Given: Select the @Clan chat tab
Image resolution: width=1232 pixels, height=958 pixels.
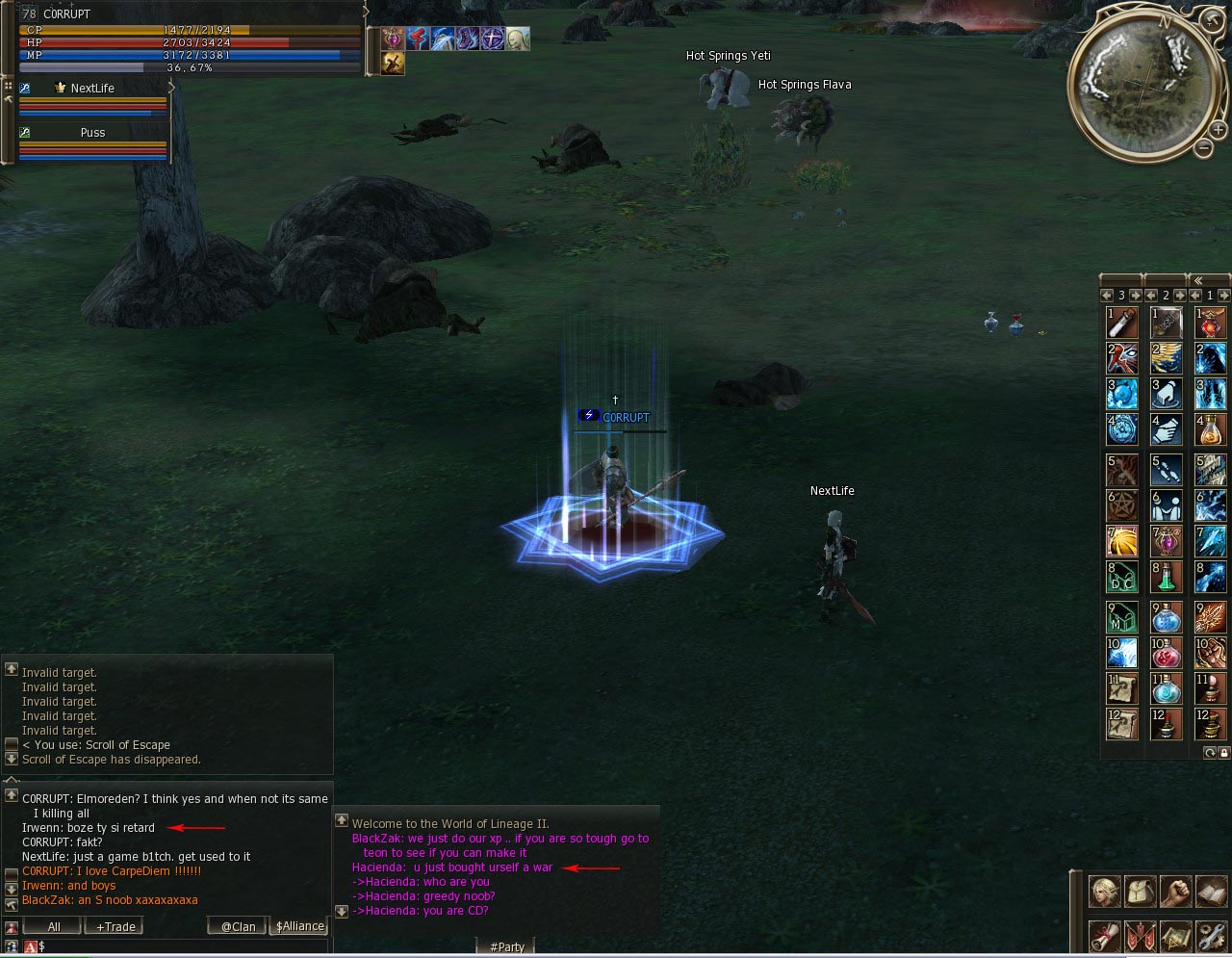Looking at the screenshot, I should pos(238,926).
